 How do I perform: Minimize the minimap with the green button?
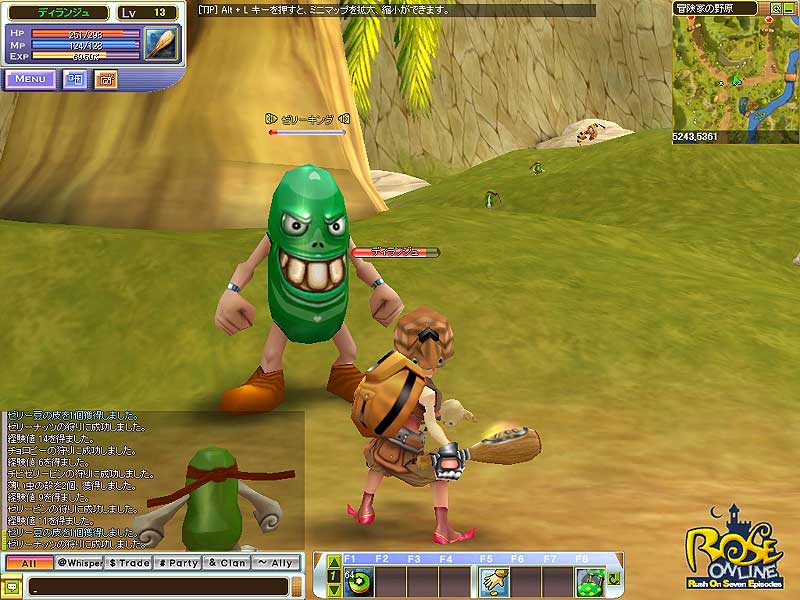(792, 7)
